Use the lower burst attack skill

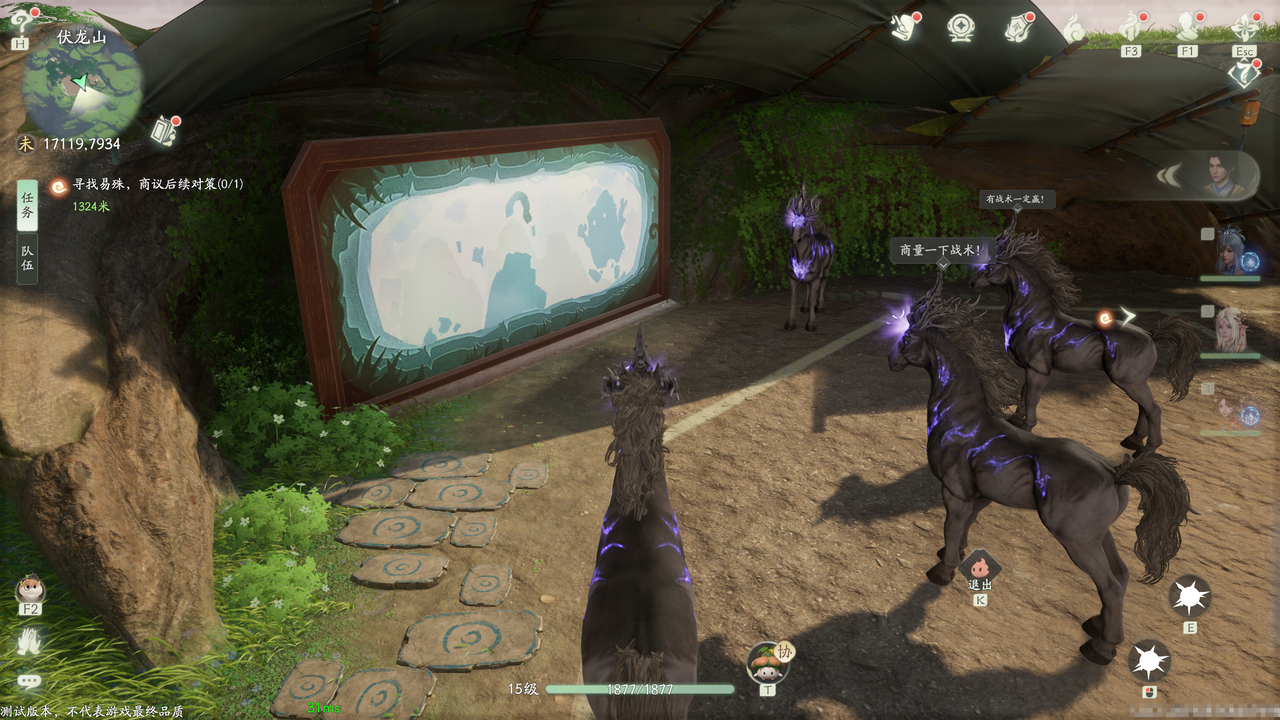pyautogui.click(x=1150, y=661)
